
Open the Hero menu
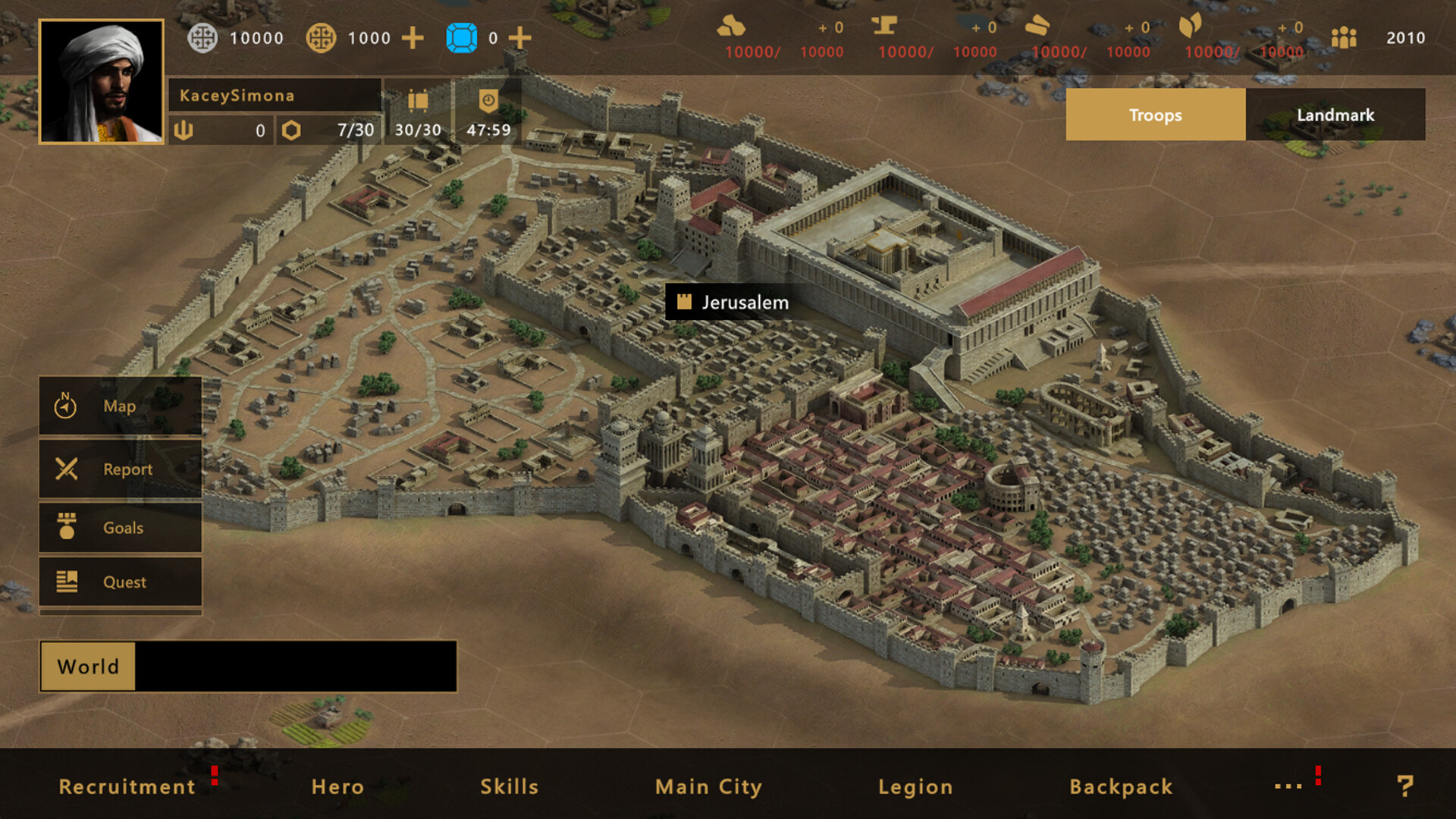tap(339, 786)
